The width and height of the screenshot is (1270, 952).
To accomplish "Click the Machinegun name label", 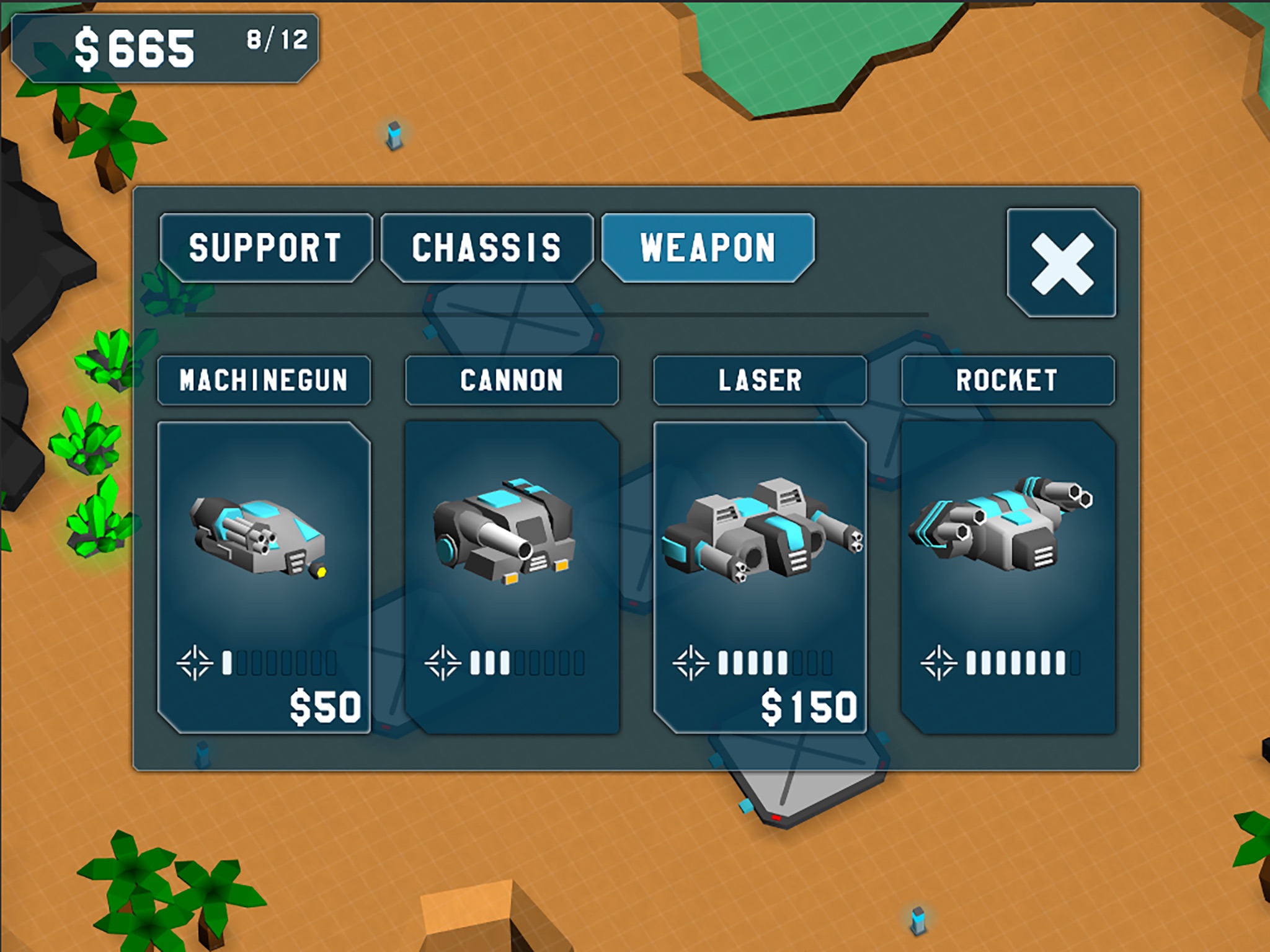I will click(264, 381).
